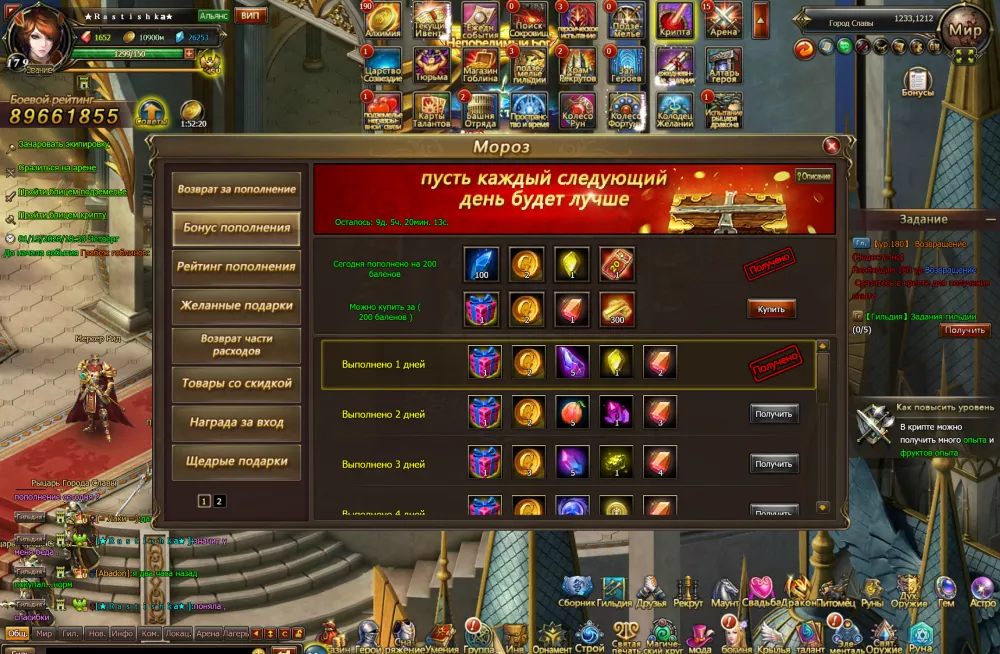Open the ВИП button near the portrait
Viewport: 1000px width, 654px height.
[x=252, y=16]
